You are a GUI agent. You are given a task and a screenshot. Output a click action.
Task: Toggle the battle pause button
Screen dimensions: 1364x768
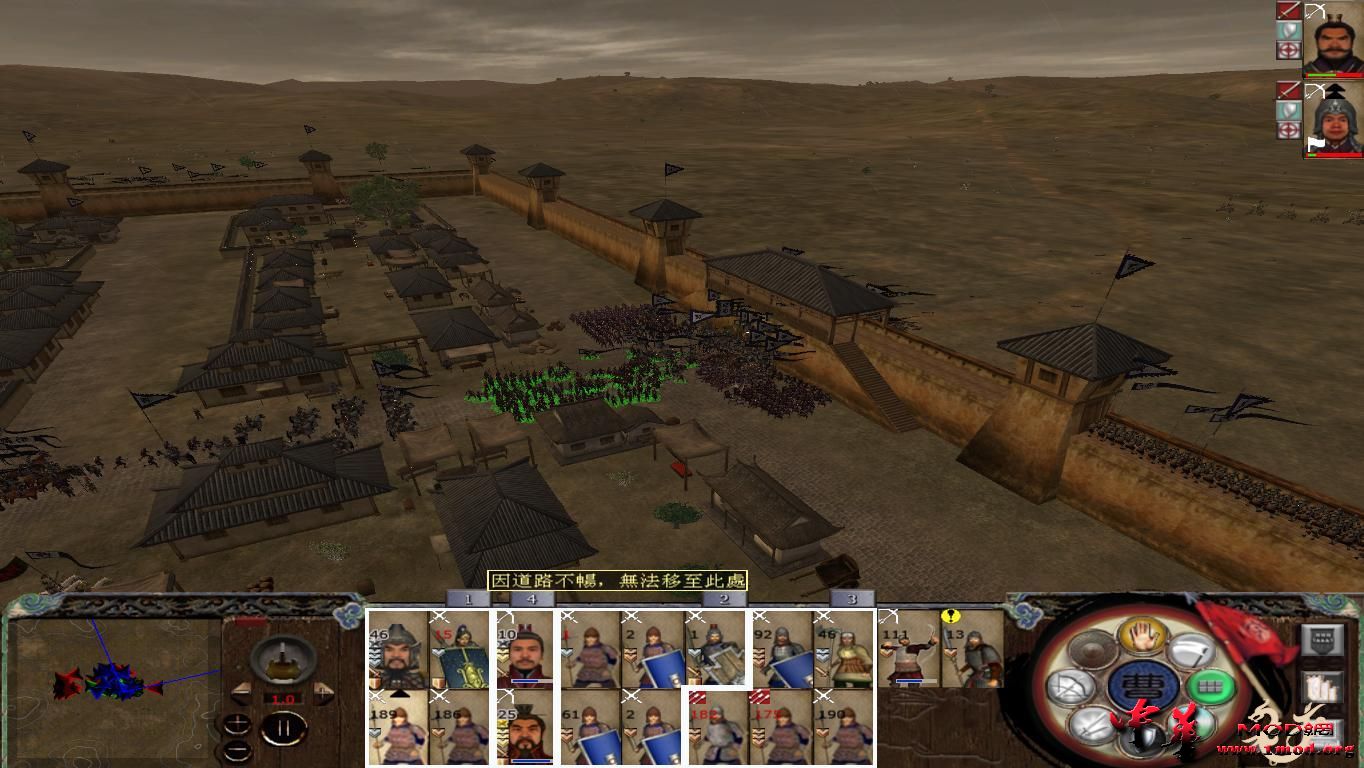(x=283, y=728)
